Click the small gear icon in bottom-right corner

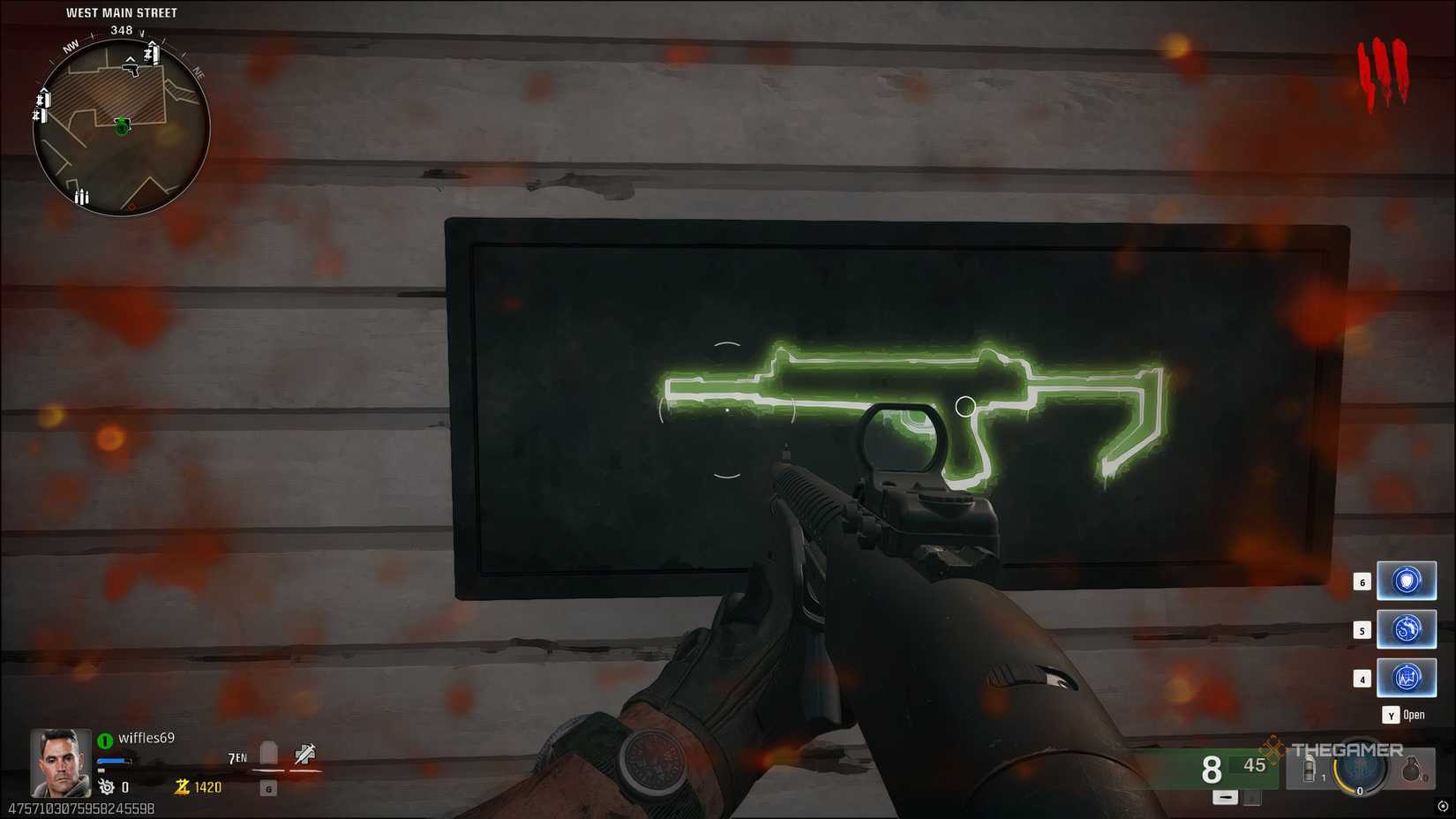coord(1444,807)
